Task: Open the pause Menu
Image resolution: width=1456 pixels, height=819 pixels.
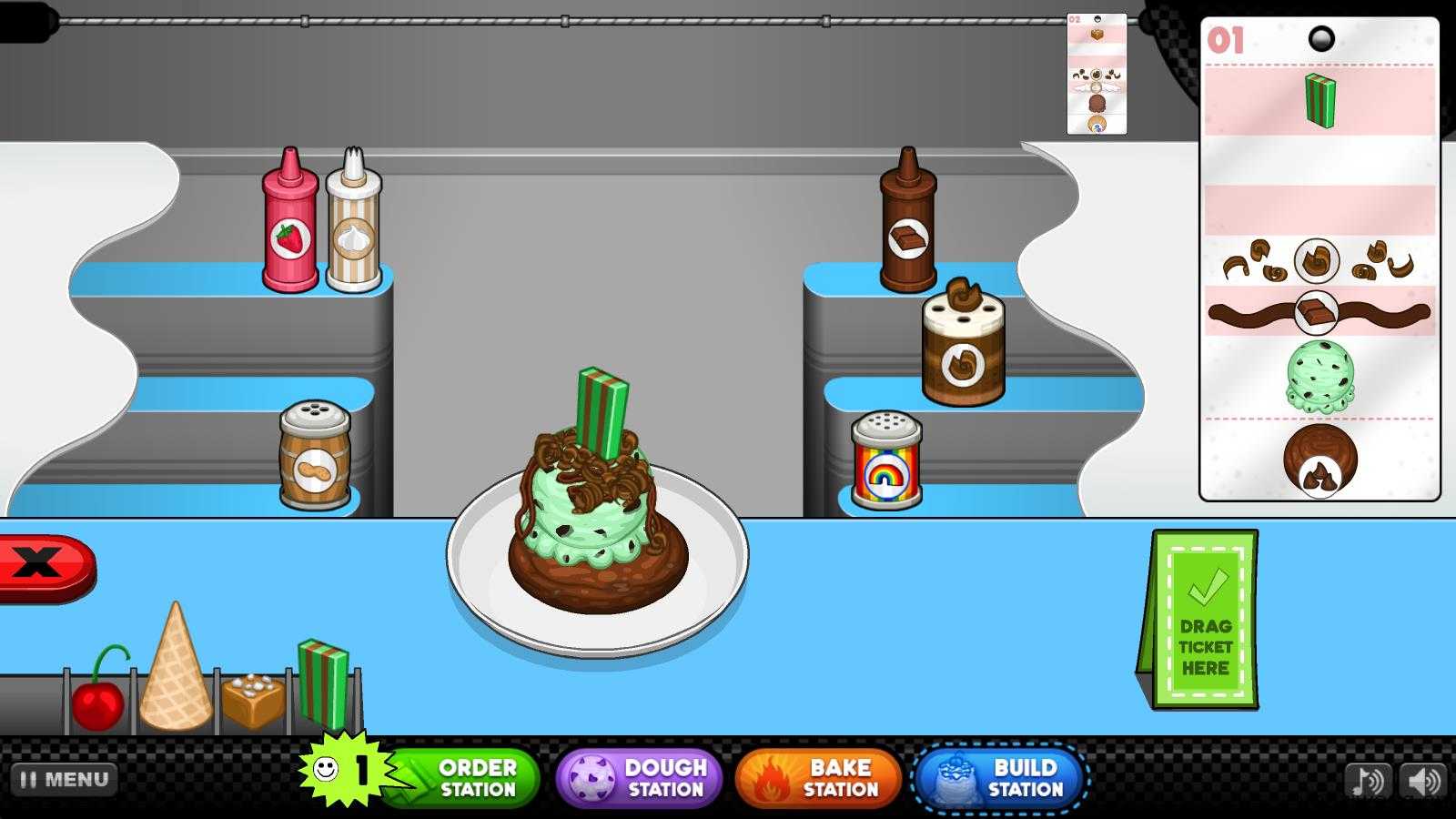Action: click(x=65, y=780)
